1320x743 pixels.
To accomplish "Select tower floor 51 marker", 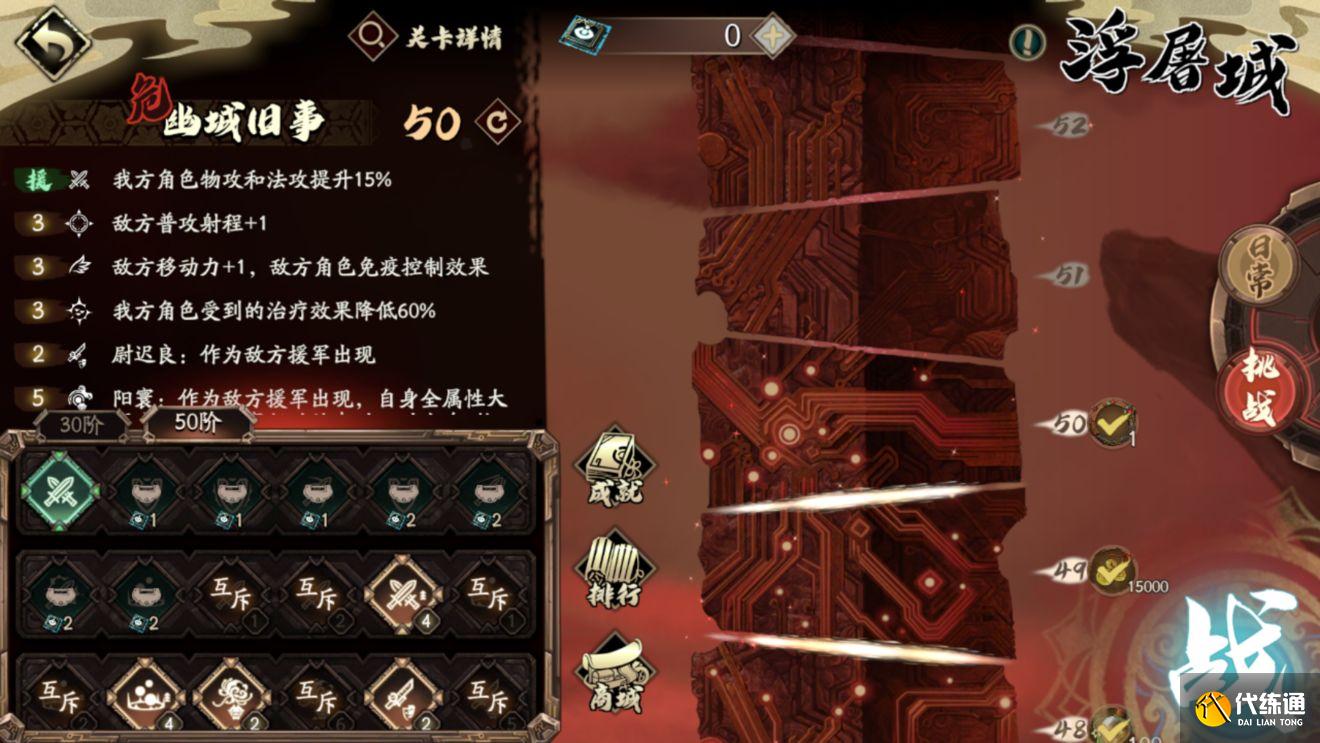I will (x=1067, y=275).
